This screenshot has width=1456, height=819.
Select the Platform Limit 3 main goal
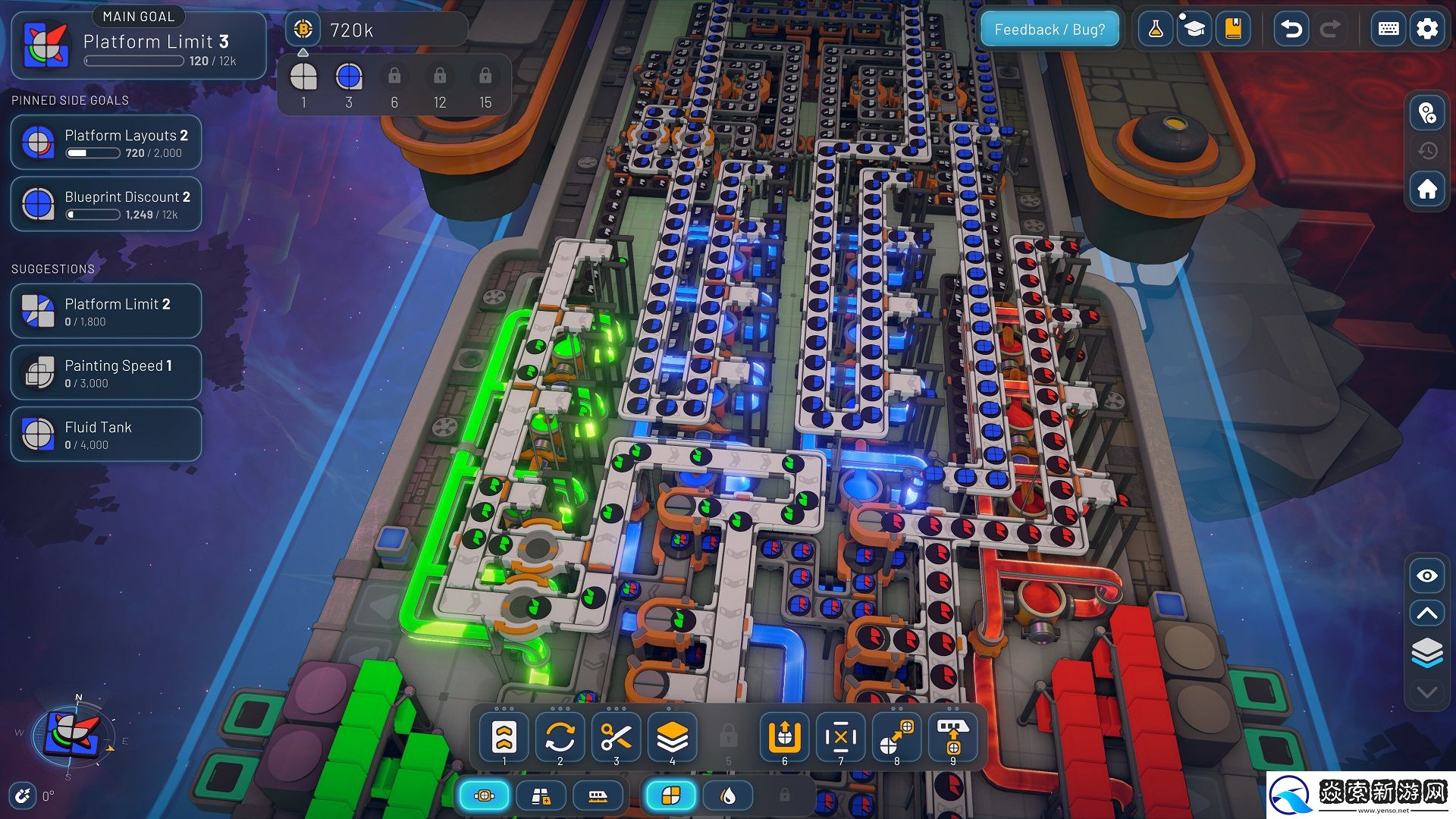pos(139,45)
